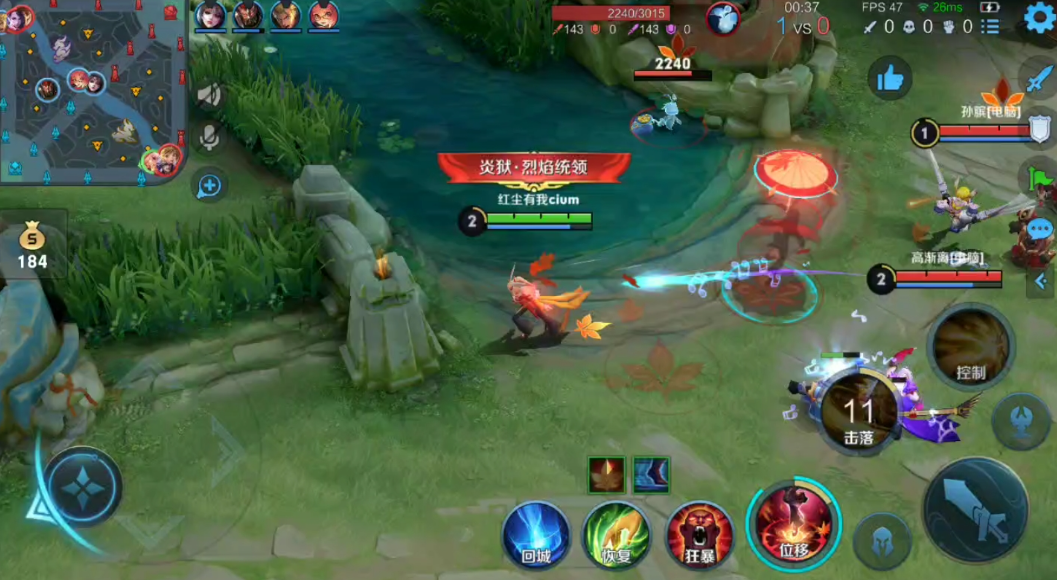The width and height of the screenshot is (1057, 580).
Task: Use the 位移 skill
Action: (x=793, y=525)
